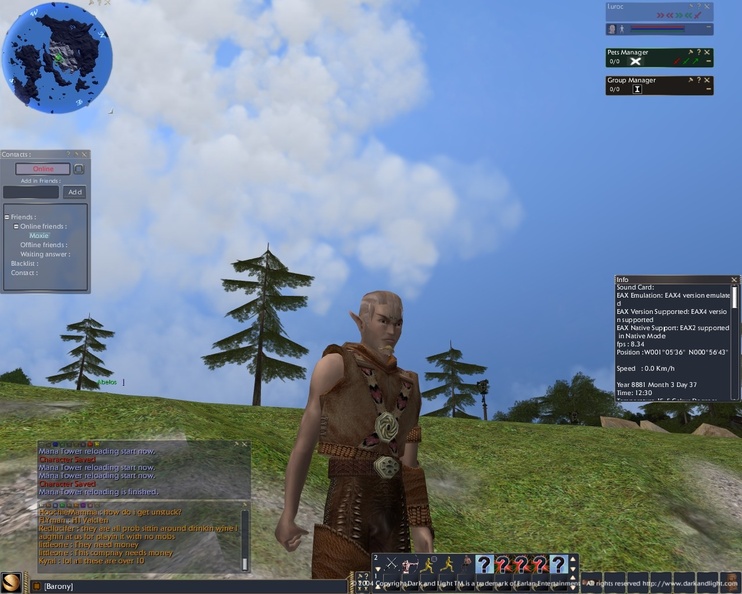Open the circular world minimap

pos(50,54)
